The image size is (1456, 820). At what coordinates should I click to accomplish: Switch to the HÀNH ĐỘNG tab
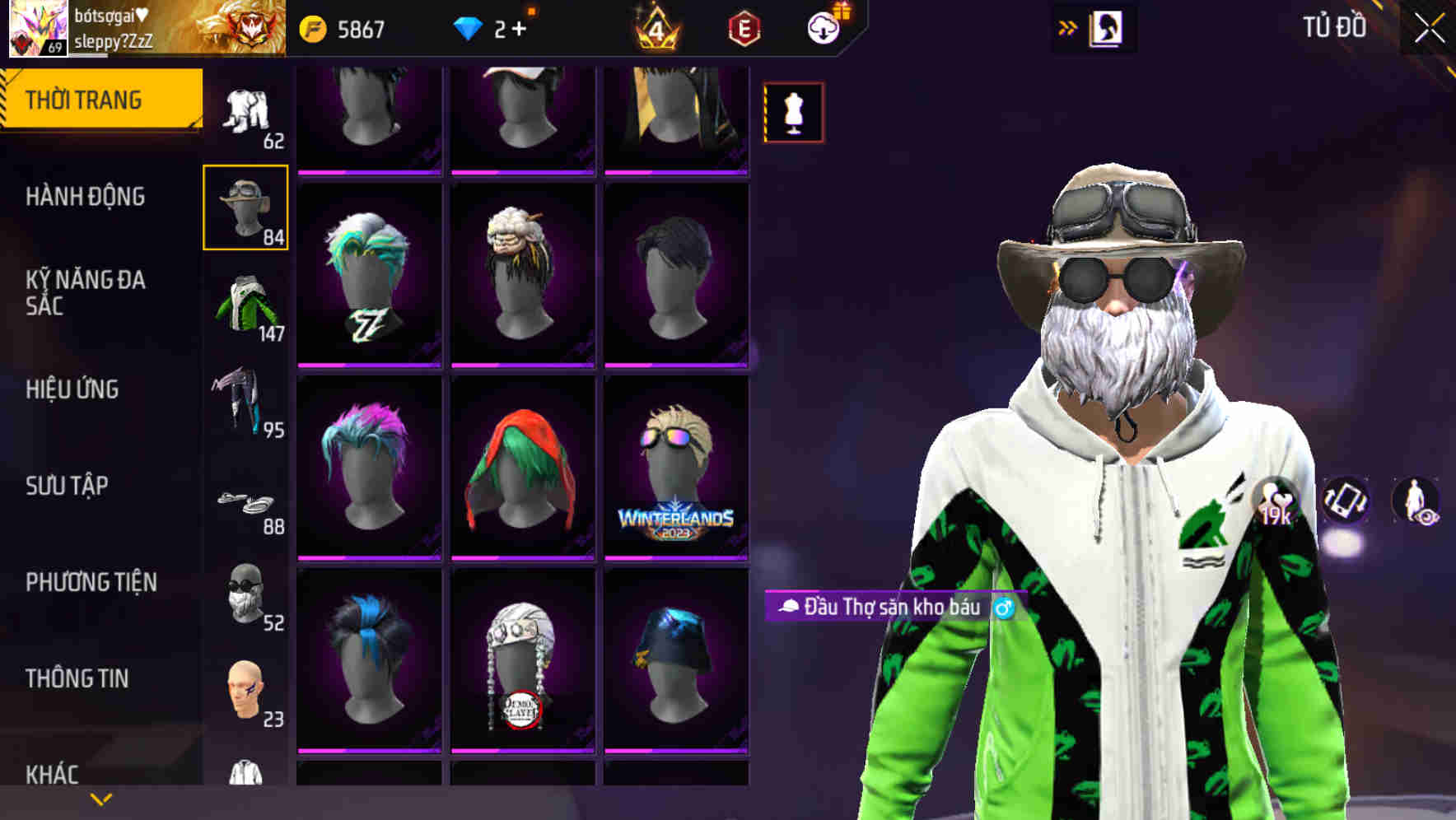point(86,196)
